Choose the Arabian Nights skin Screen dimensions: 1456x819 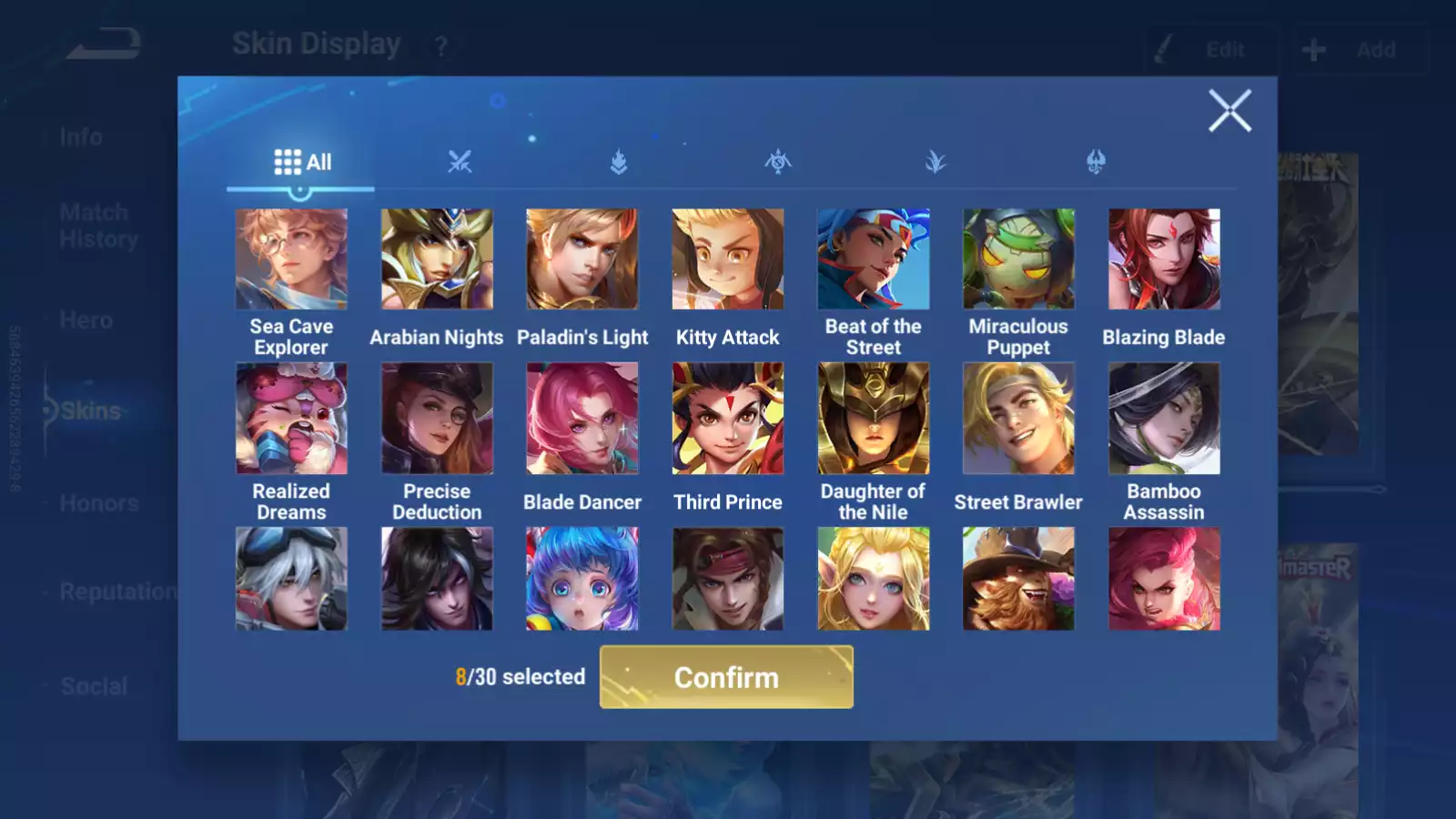(x=437, y=259)
